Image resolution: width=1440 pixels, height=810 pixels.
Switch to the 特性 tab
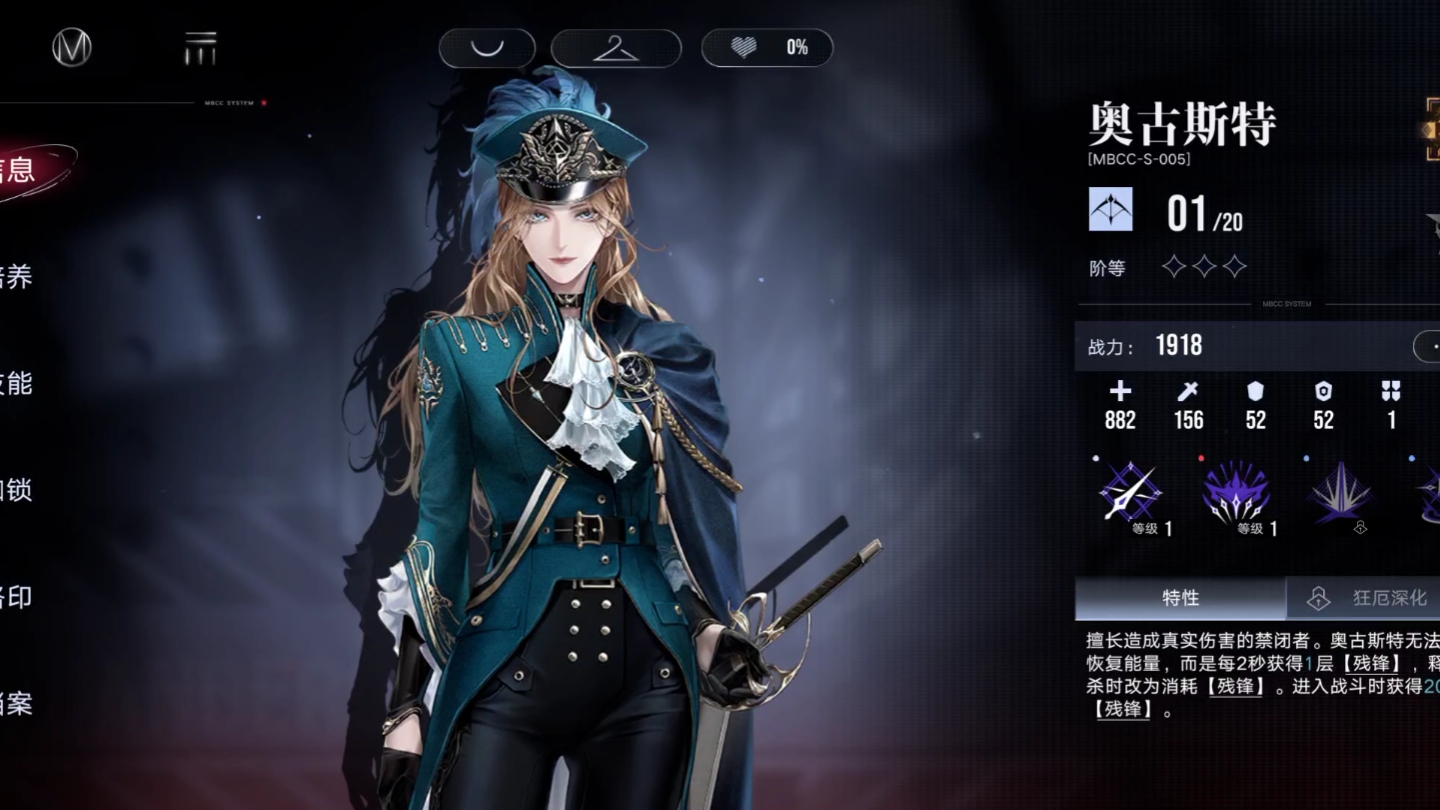pyautogui.click(x=1180, y=598)
